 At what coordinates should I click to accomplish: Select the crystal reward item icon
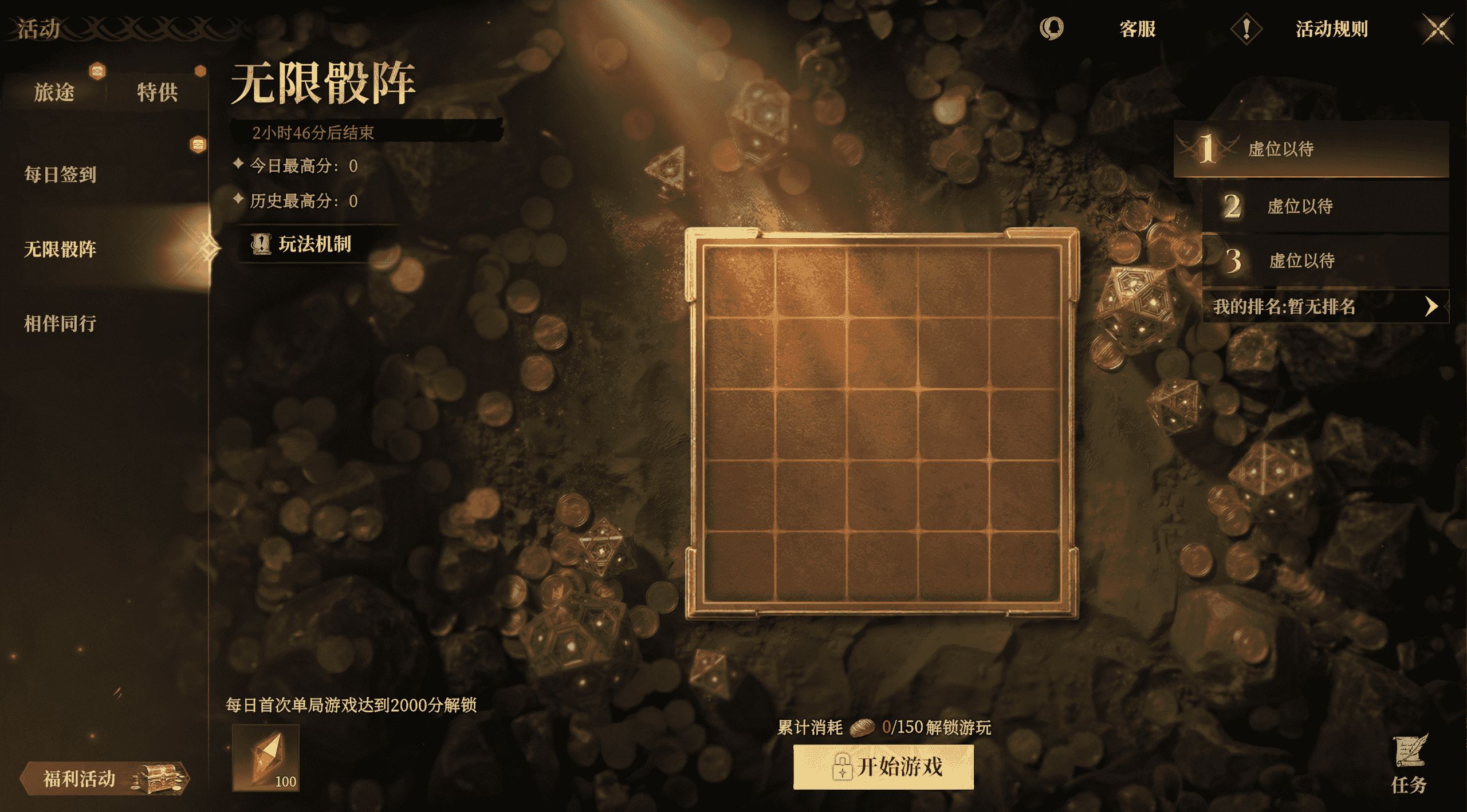pyautogui.click(x=266, y=757)
